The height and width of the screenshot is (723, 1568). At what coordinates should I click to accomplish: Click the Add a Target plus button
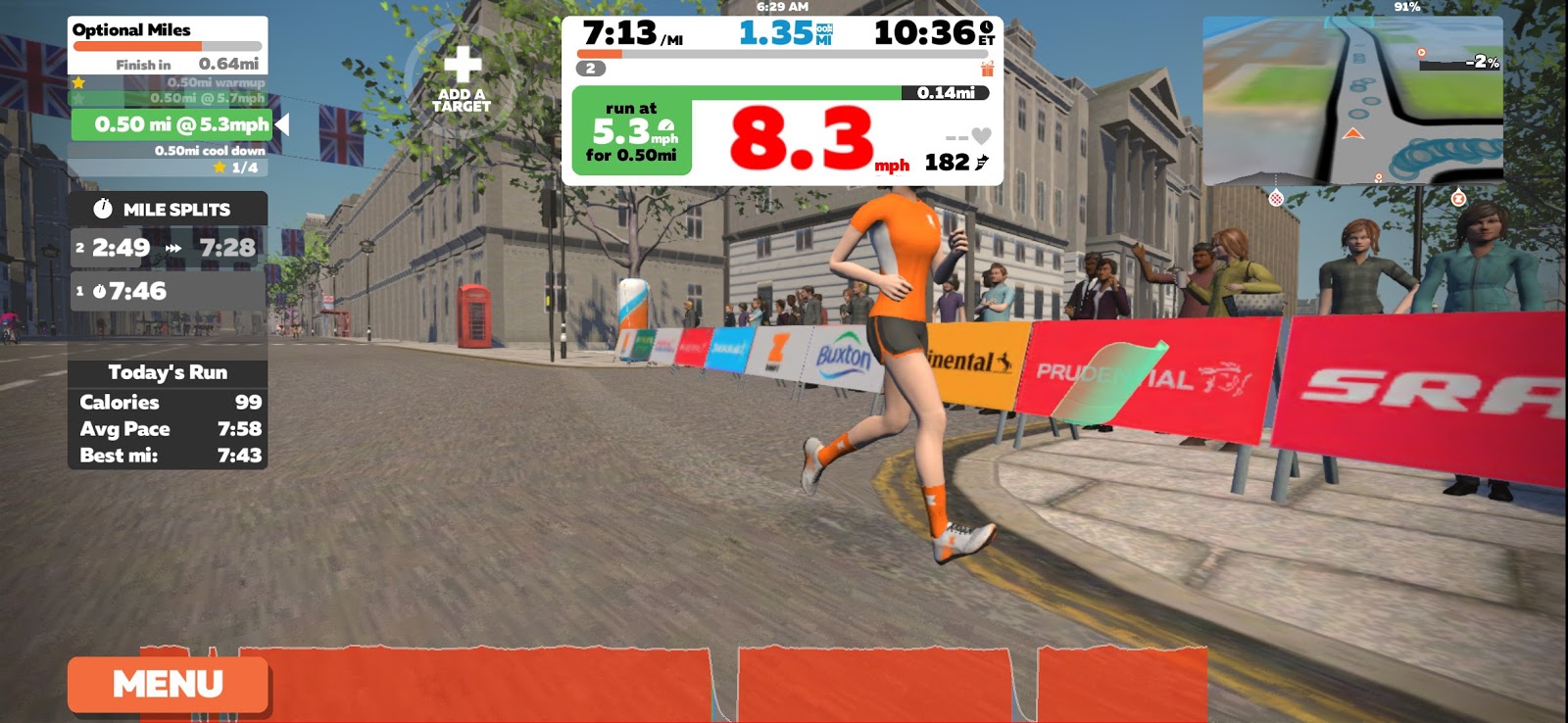(462, 78)
